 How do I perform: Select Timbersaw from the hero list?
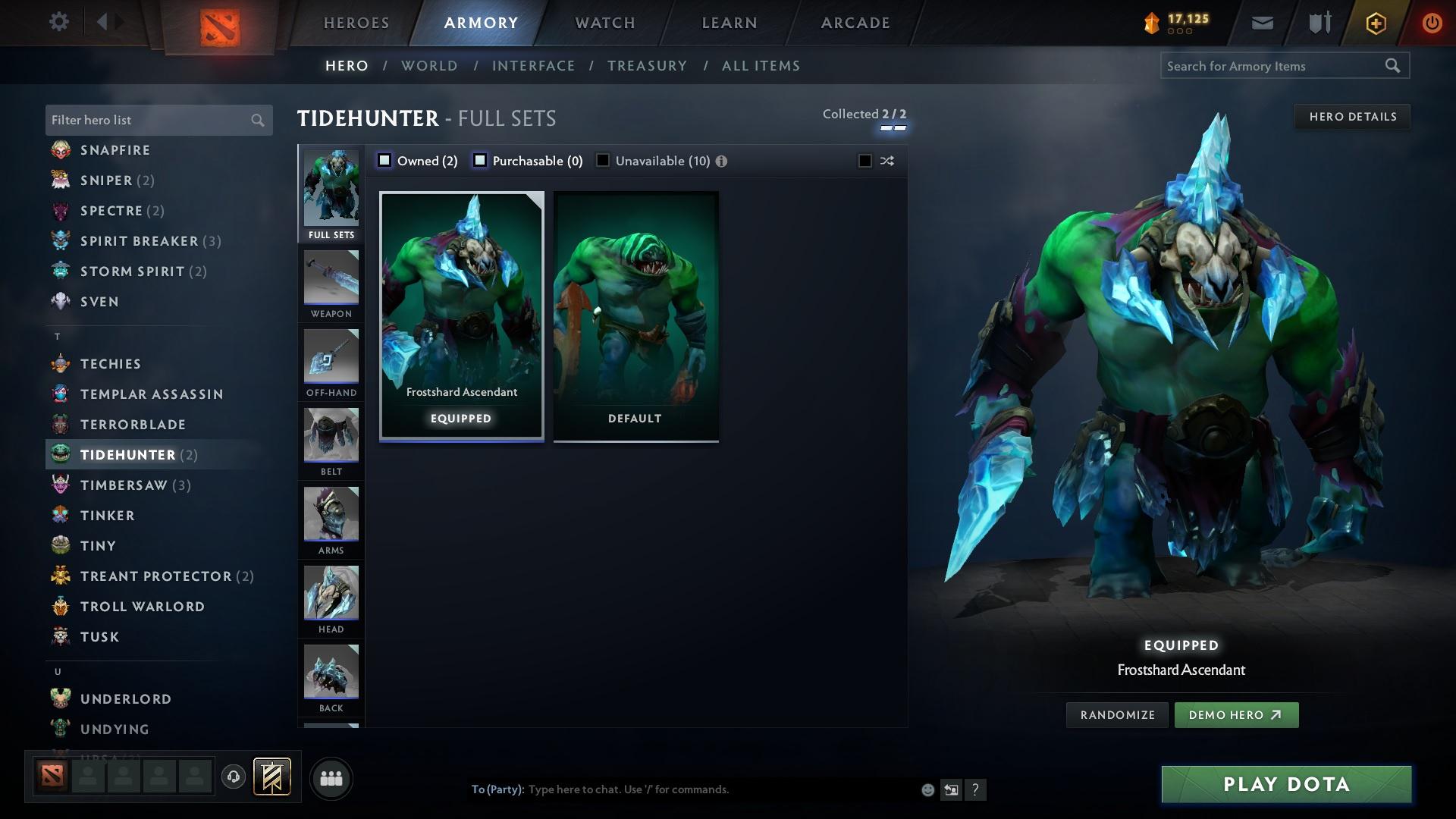123,485
